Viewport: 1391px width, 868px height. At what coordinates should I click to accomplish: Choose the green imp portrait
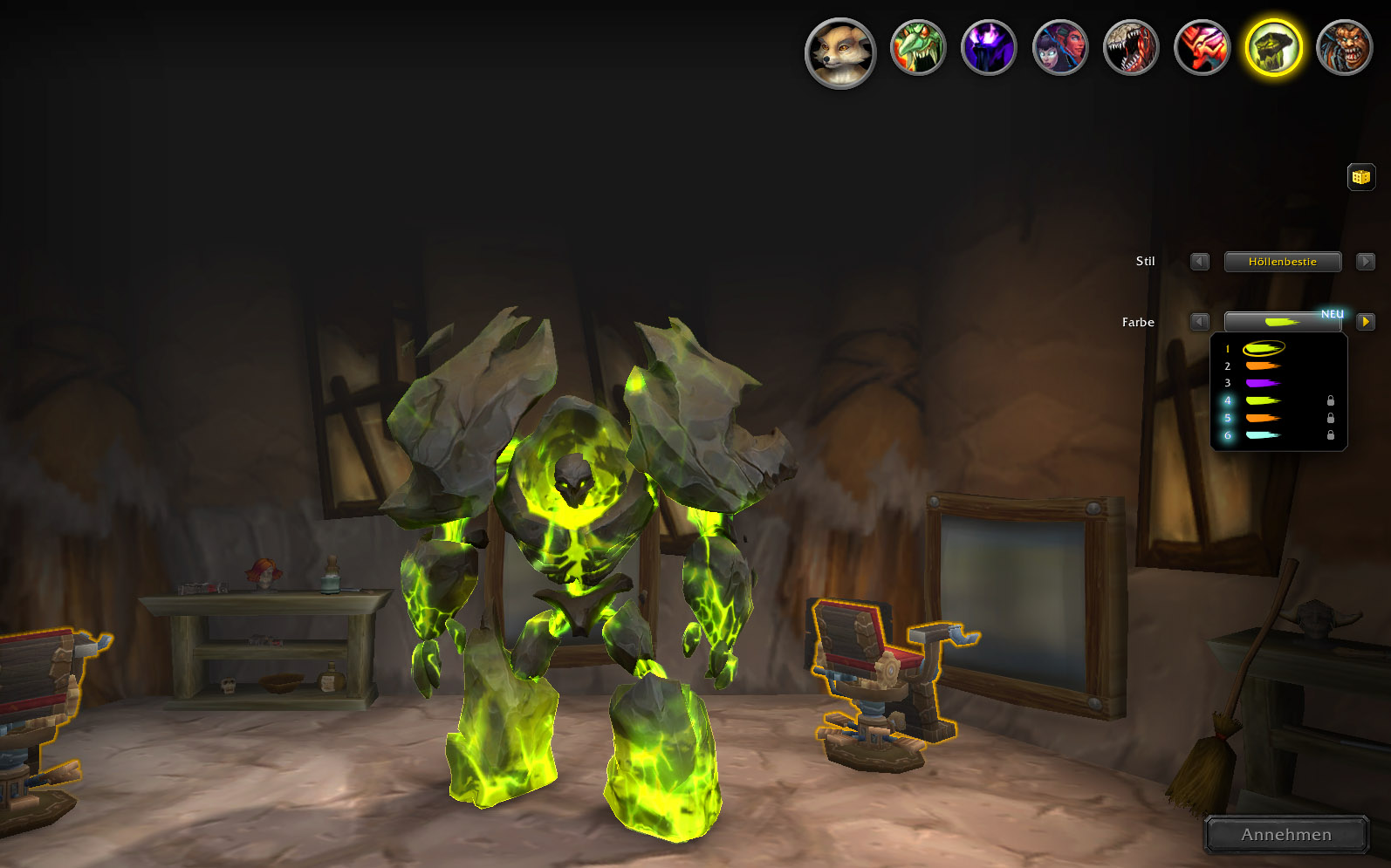[x=918, y=47]
